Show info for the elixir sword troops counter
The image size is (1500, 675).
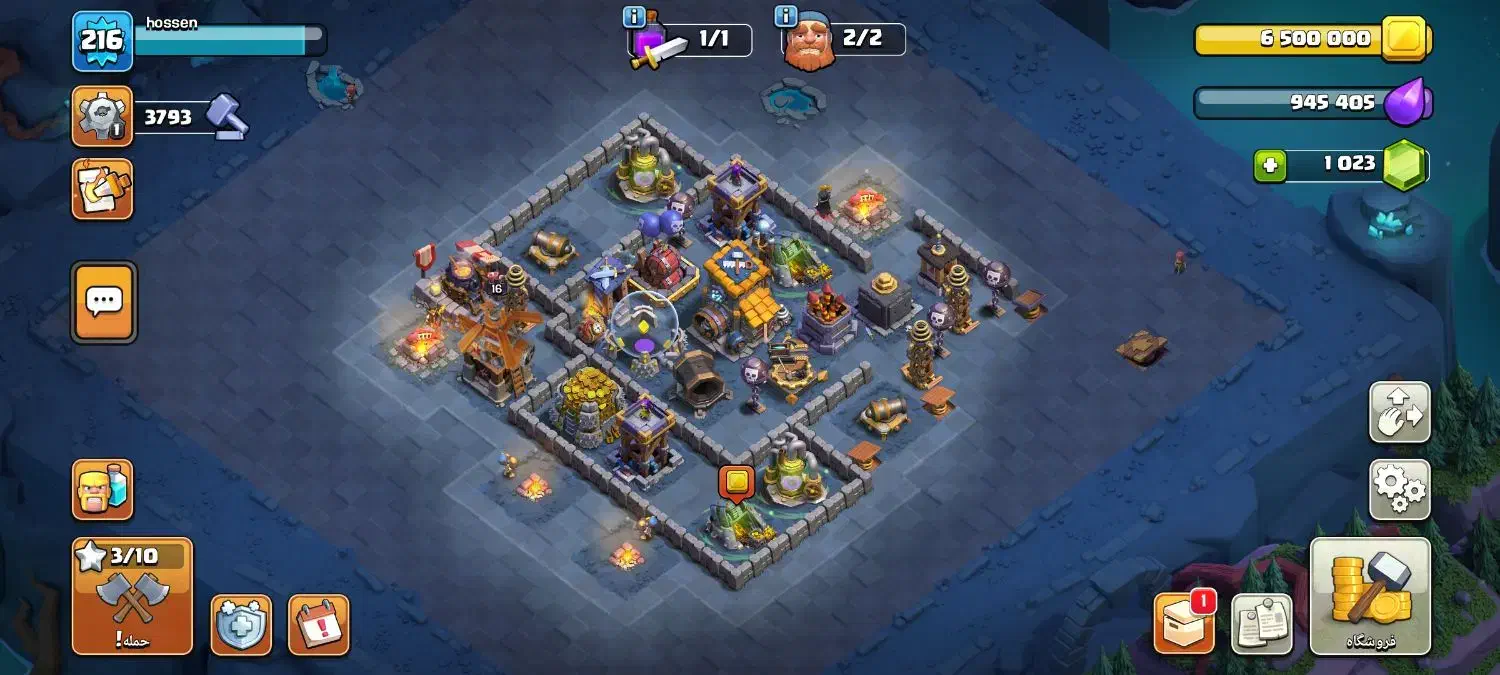(x=634, y=17)
